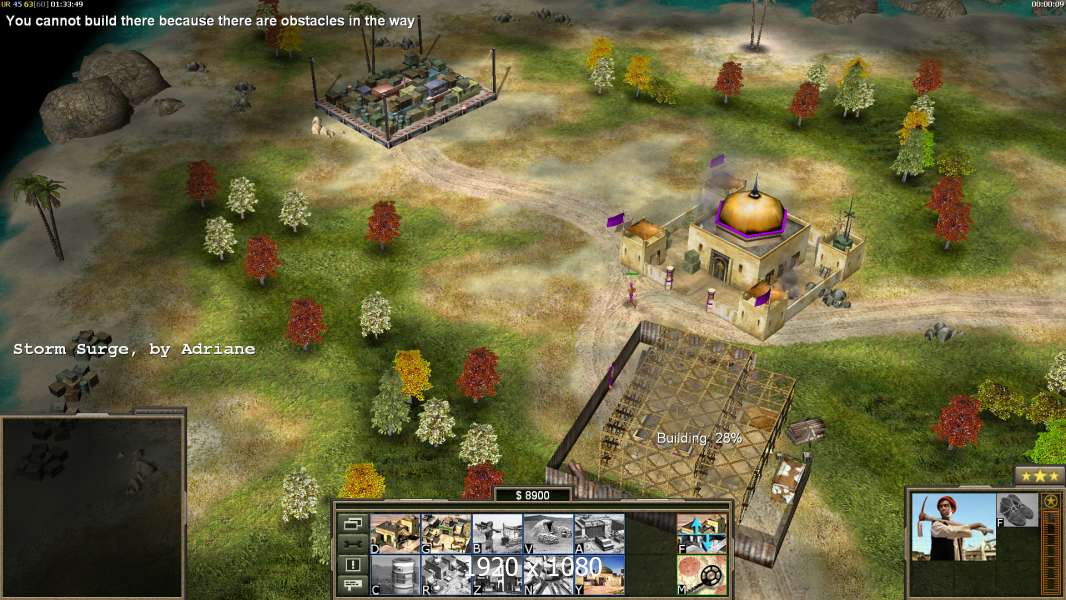Activate the blue arrows command icon labeled F
1066x600 pixels.
[x=702, y=534]
